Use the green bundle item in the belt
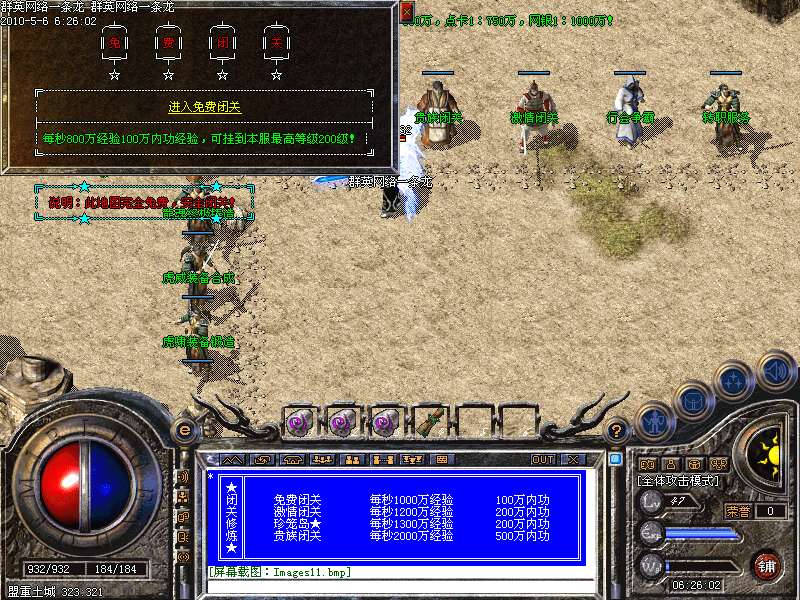 point(430,422)
